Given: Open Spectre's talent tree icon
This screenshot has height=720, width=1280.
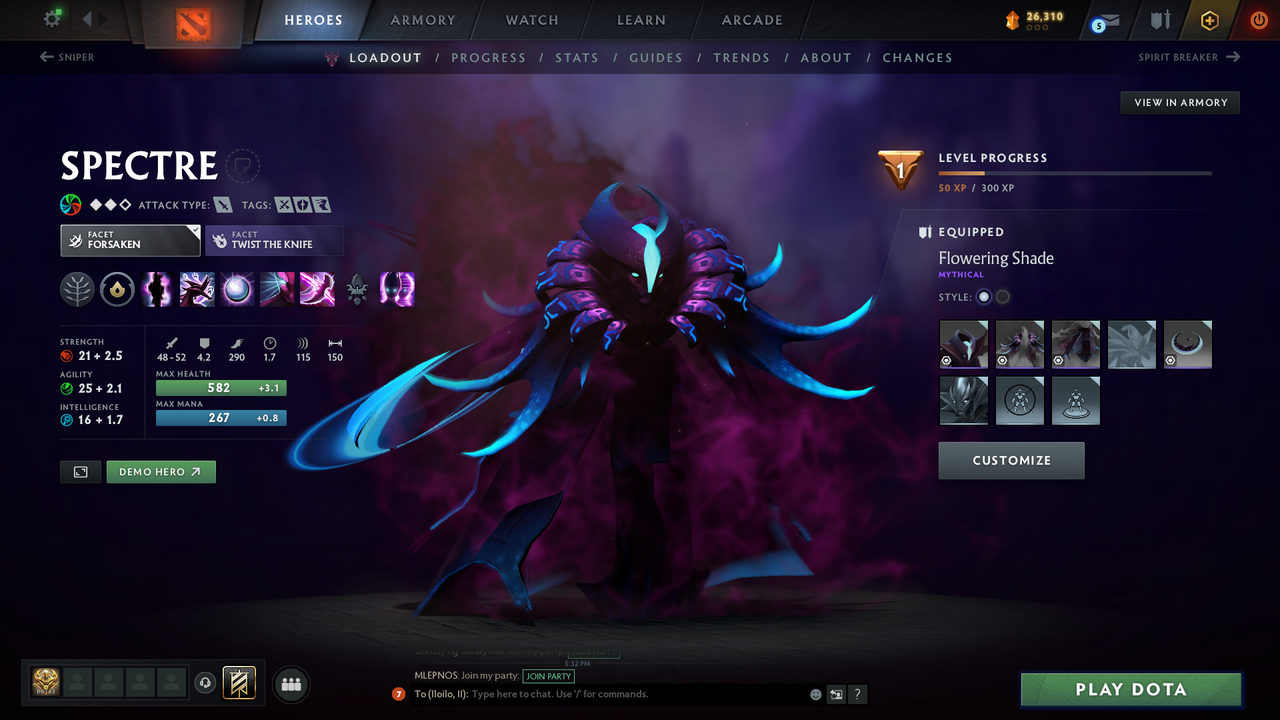Looking at the screenshot, I should [78, 289].
